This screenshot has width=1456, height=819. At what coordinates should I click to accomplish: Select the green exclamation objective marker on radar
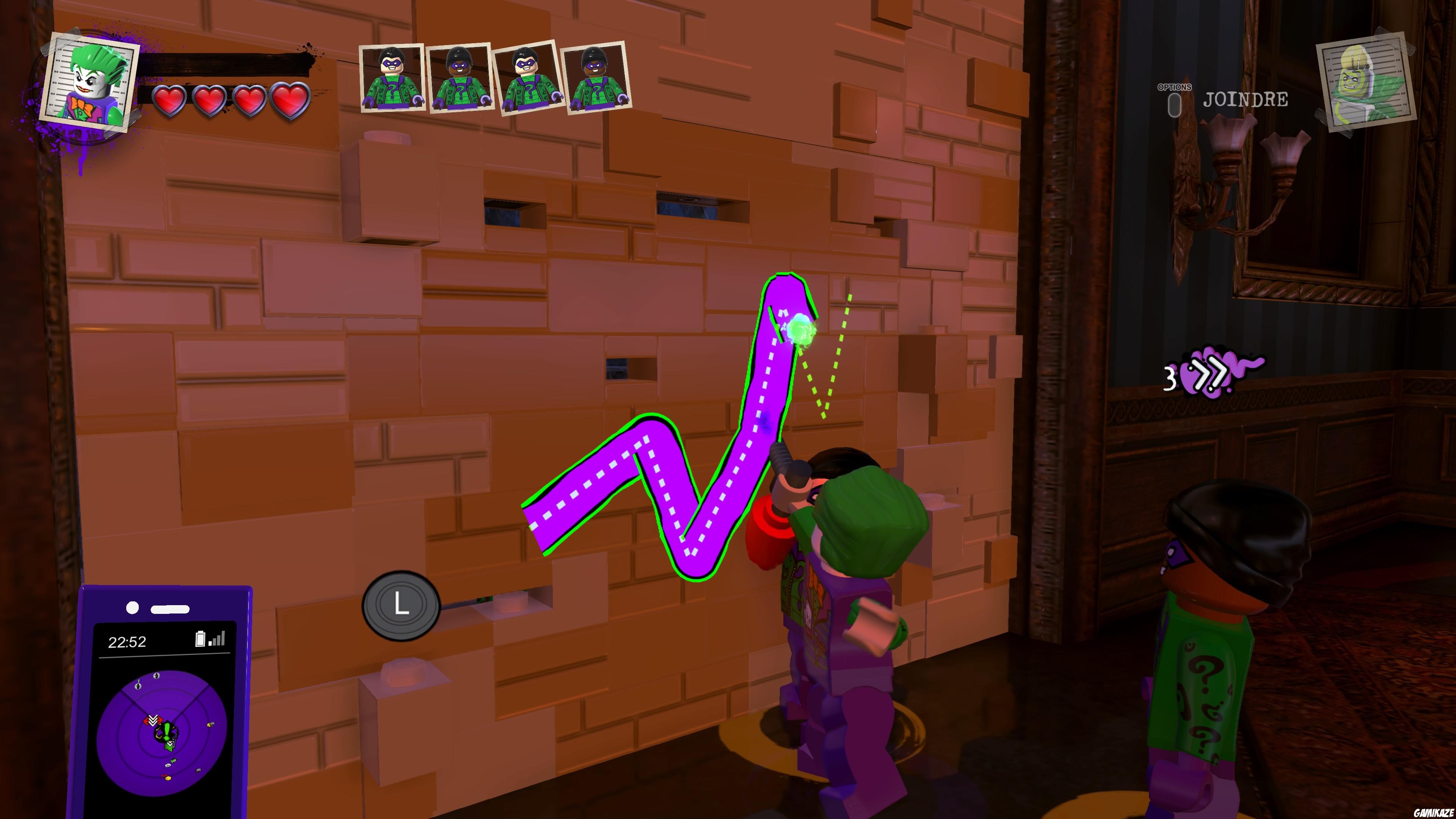(x=167, y=731)
